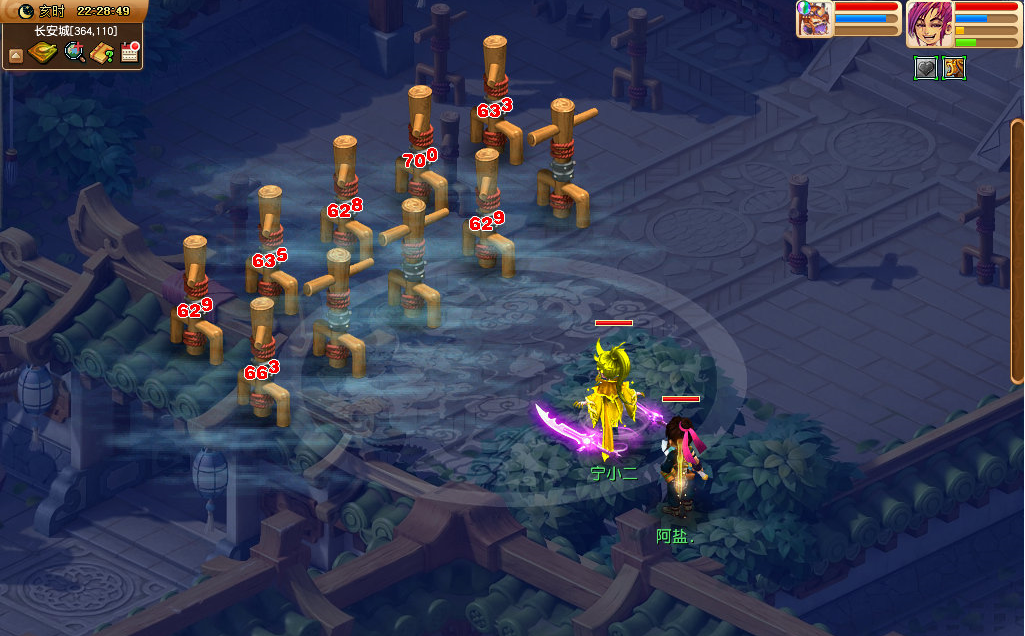The height and width of the screenshot is (636, 1025).
Task: Select the golden beast buff icon
Action: tap(954, 68)
